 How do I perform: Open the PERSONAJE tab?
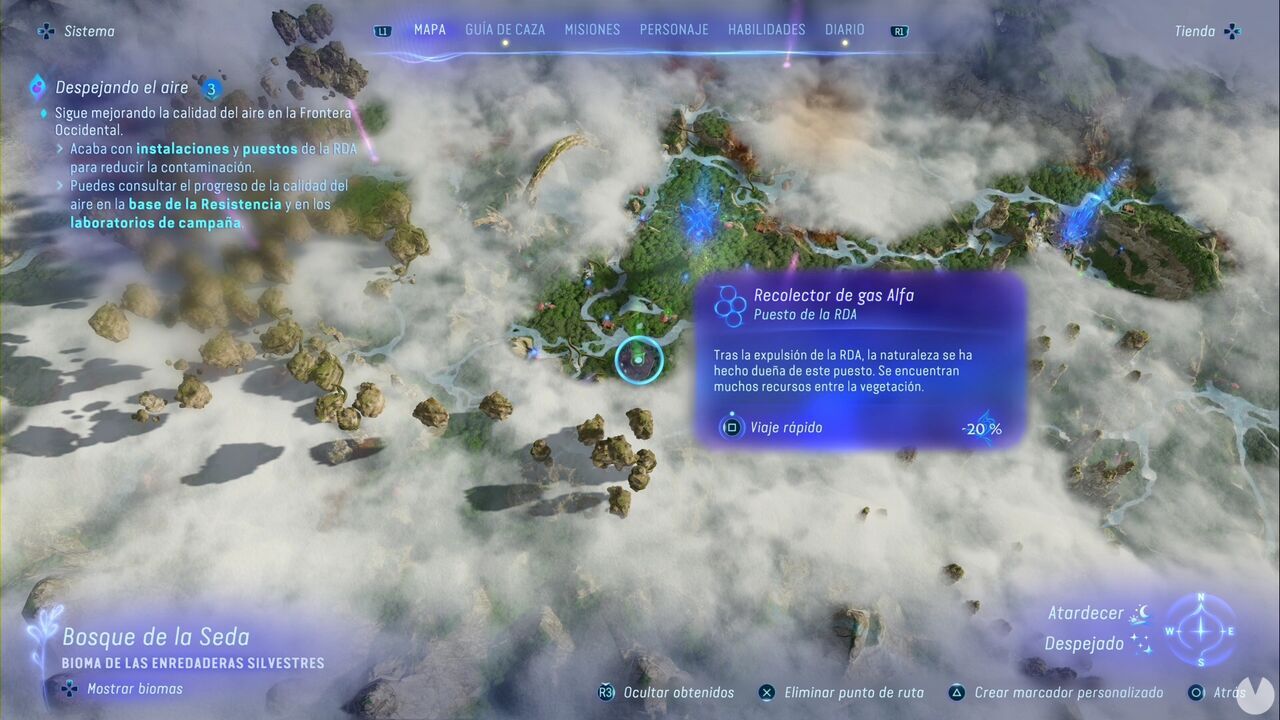674,29
